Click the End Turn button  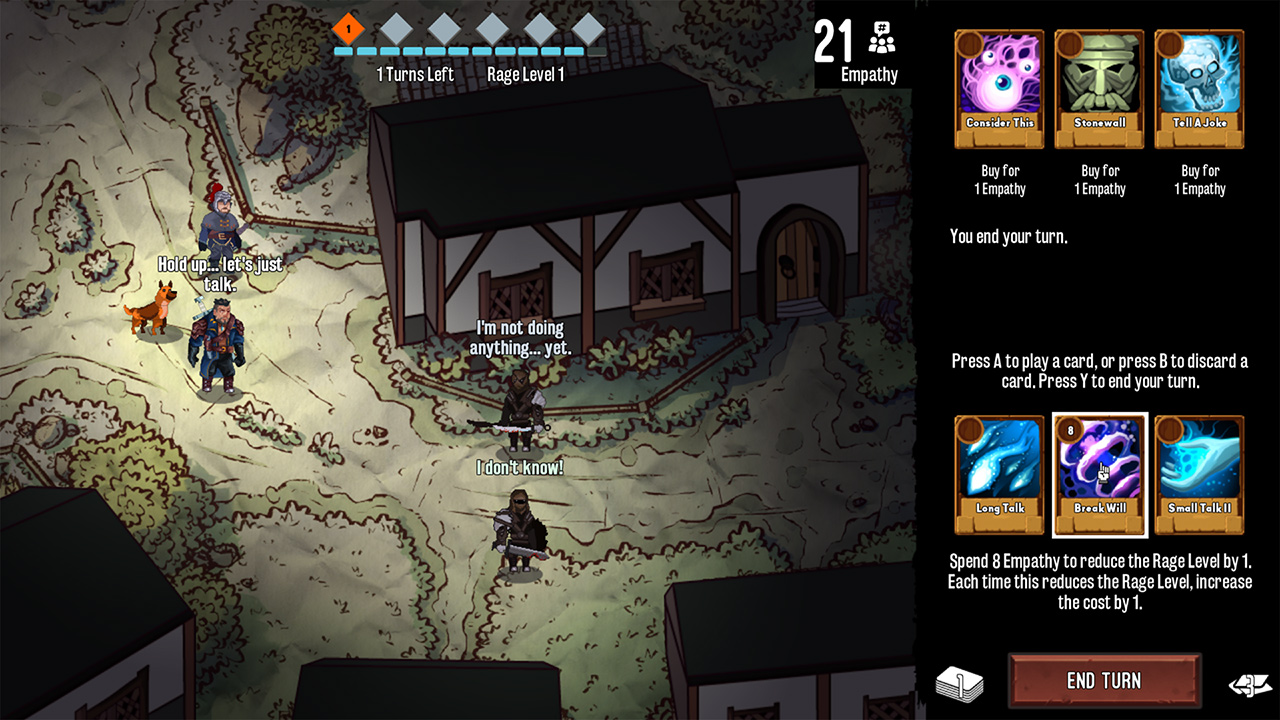click(x=1103, y=681)
